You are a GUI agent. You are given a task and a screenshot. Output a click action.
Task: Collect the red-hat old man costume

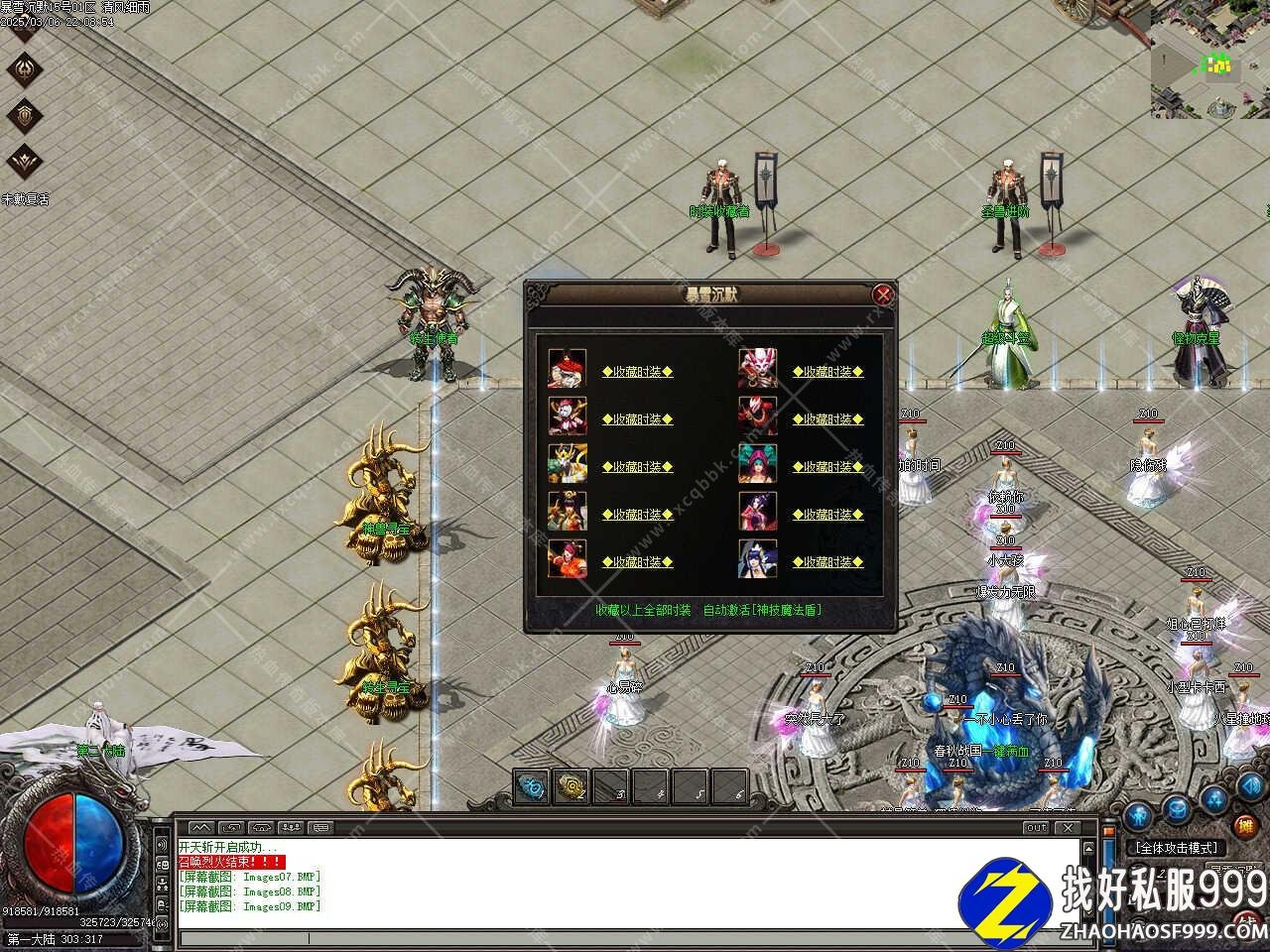coord(637,372)
